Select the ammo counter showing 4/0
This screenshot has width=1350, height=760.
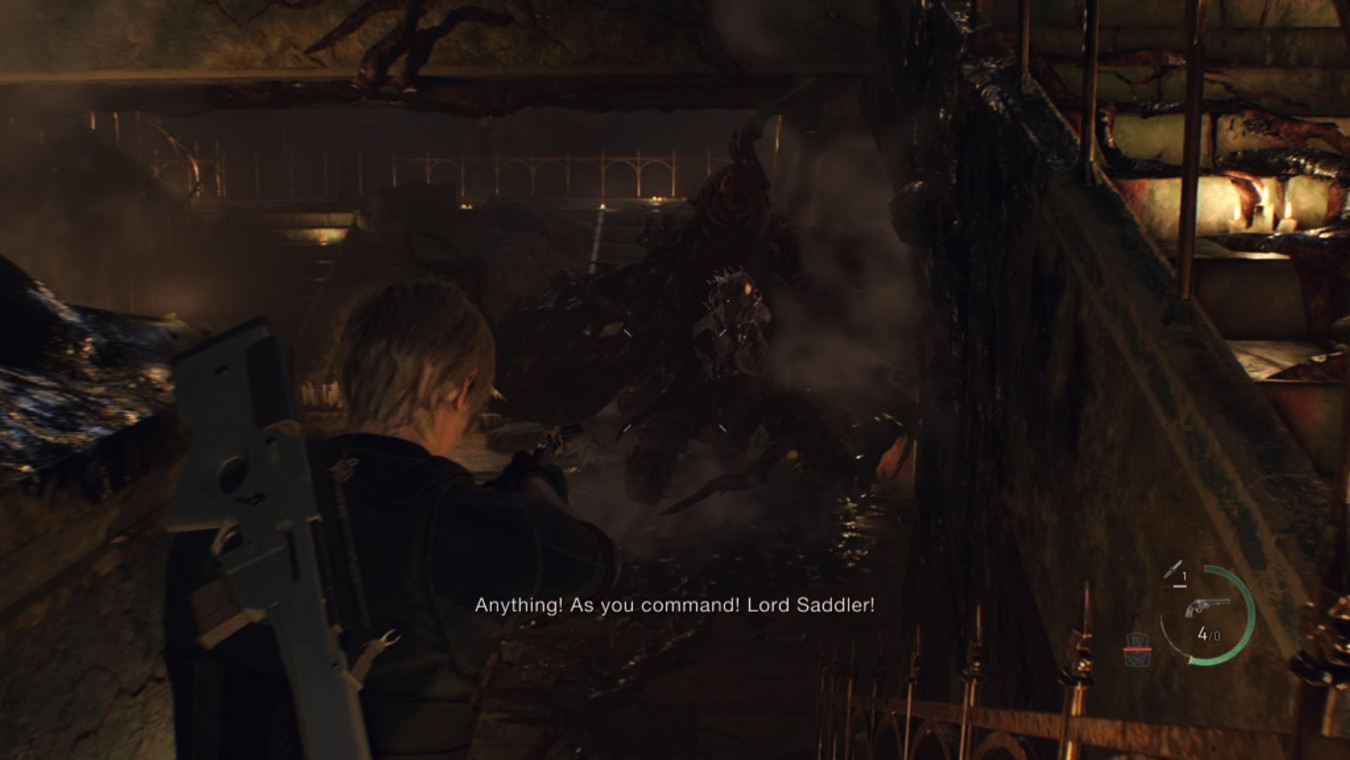click(1209, 634)
